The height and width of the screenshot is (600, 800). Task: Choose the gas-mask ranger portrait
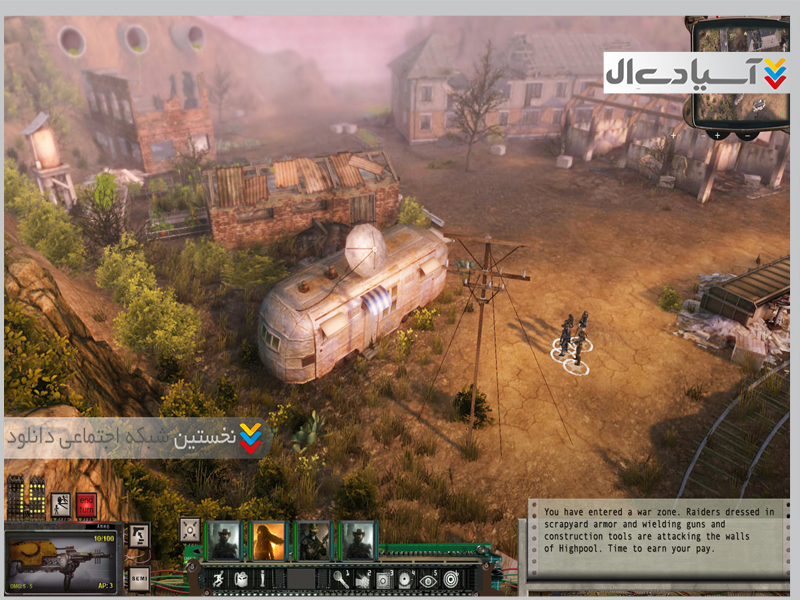pos(313,540)
